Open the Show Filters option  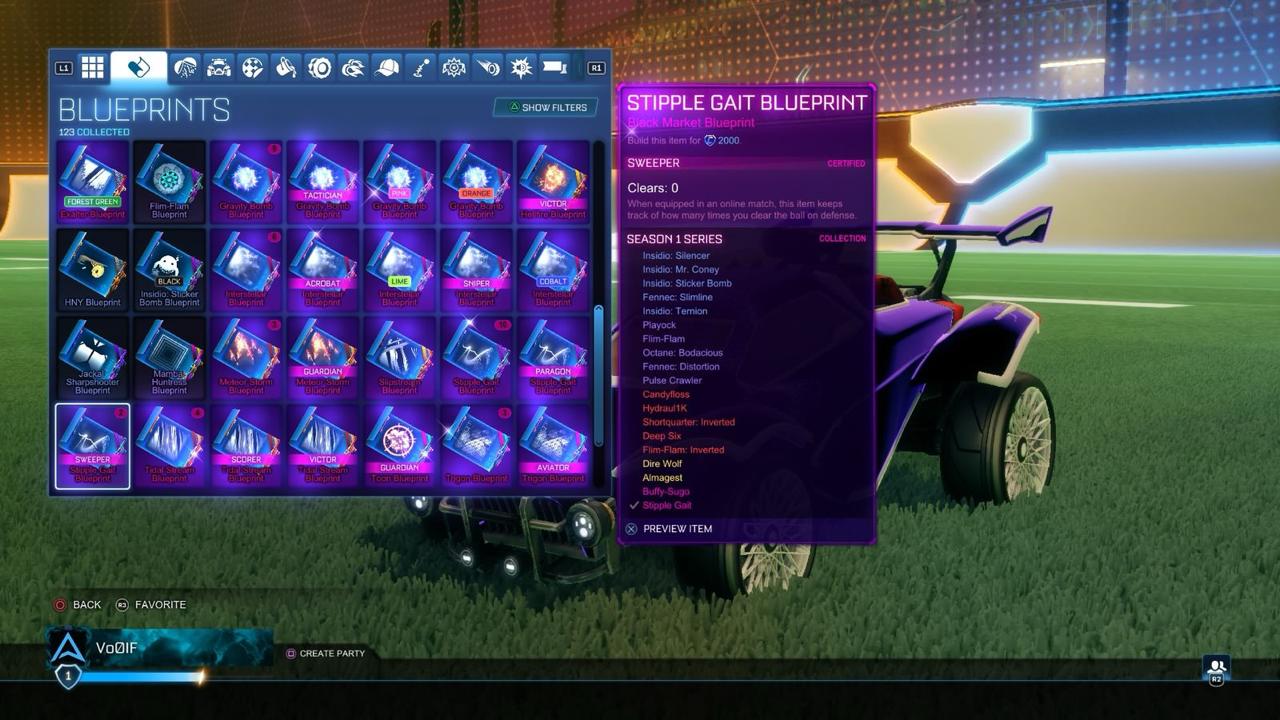[546, 107]
